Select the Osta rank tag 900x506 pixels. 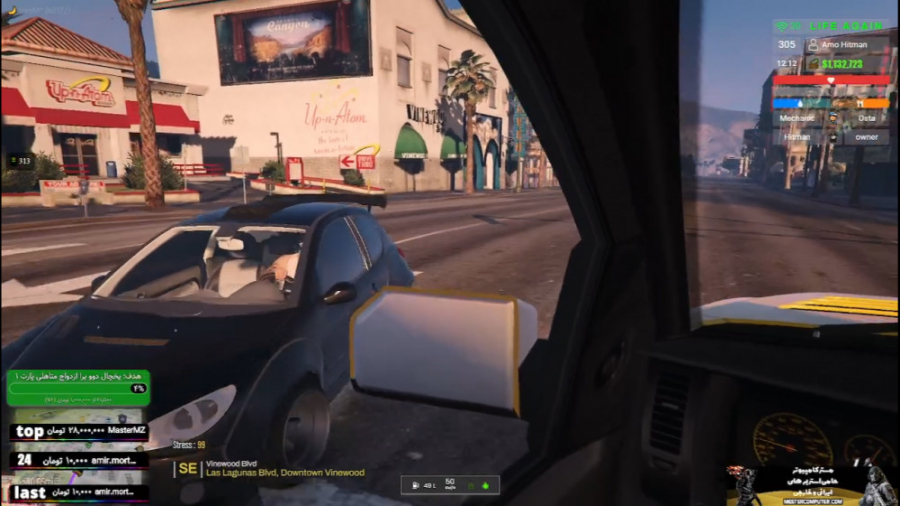pyautogui.click(x=864, y=117)
